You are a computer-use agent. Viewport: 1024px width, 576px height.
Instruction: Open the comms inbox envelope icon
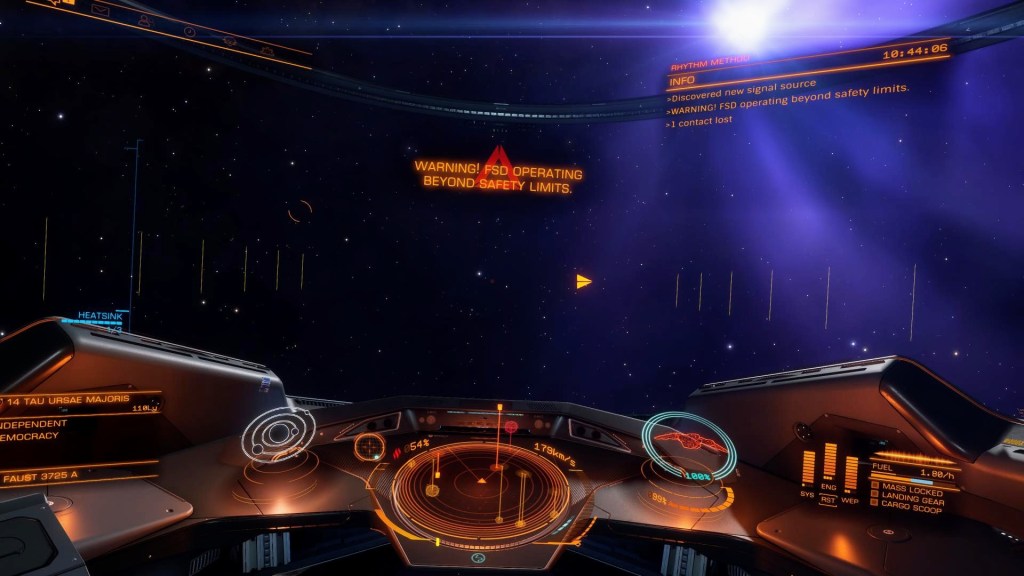[x=101, y=10]
